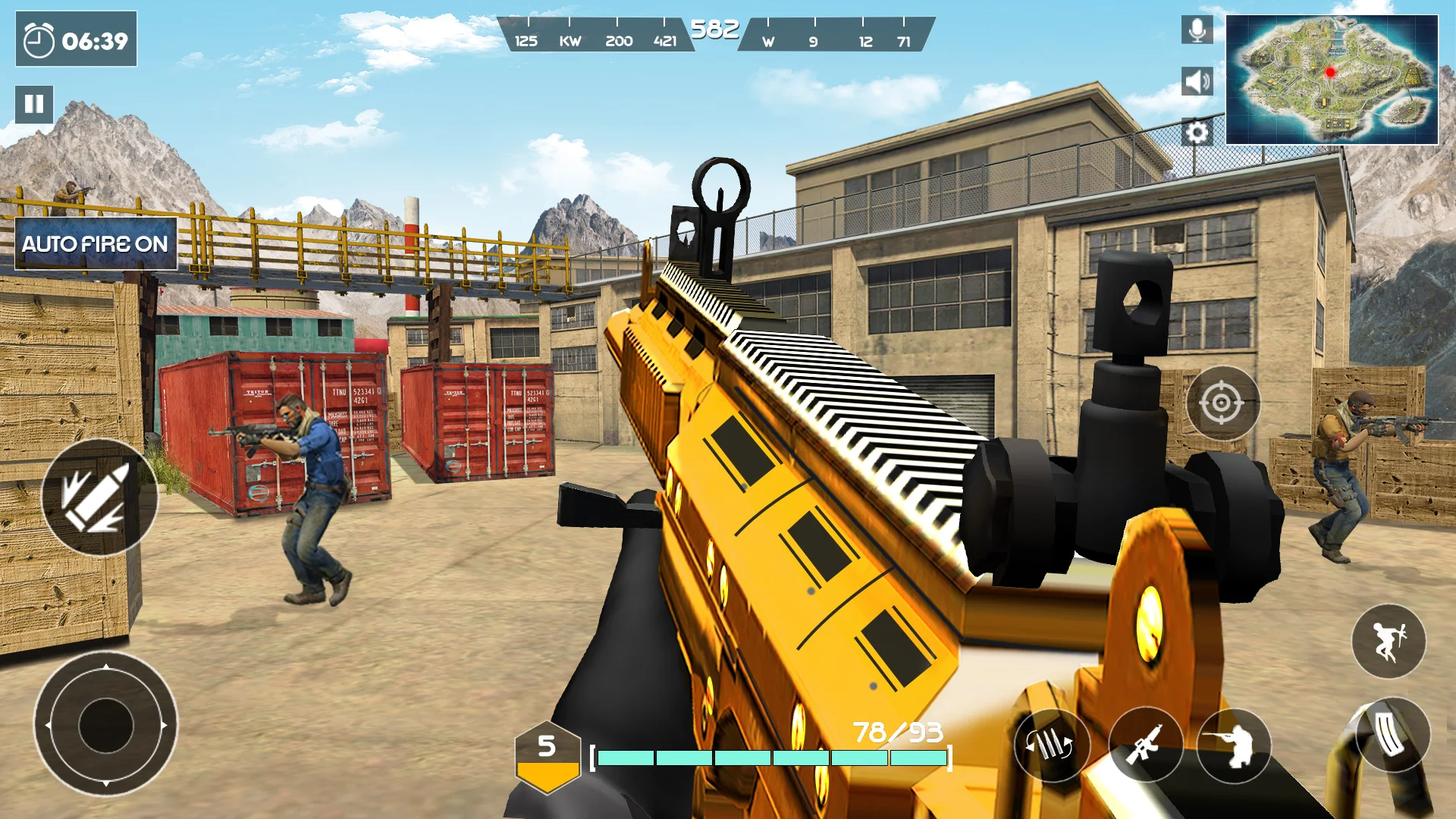This screenshot has width=1456, height=819.
Task: Toggle the crouch stance button
Action: (1234, 745)
